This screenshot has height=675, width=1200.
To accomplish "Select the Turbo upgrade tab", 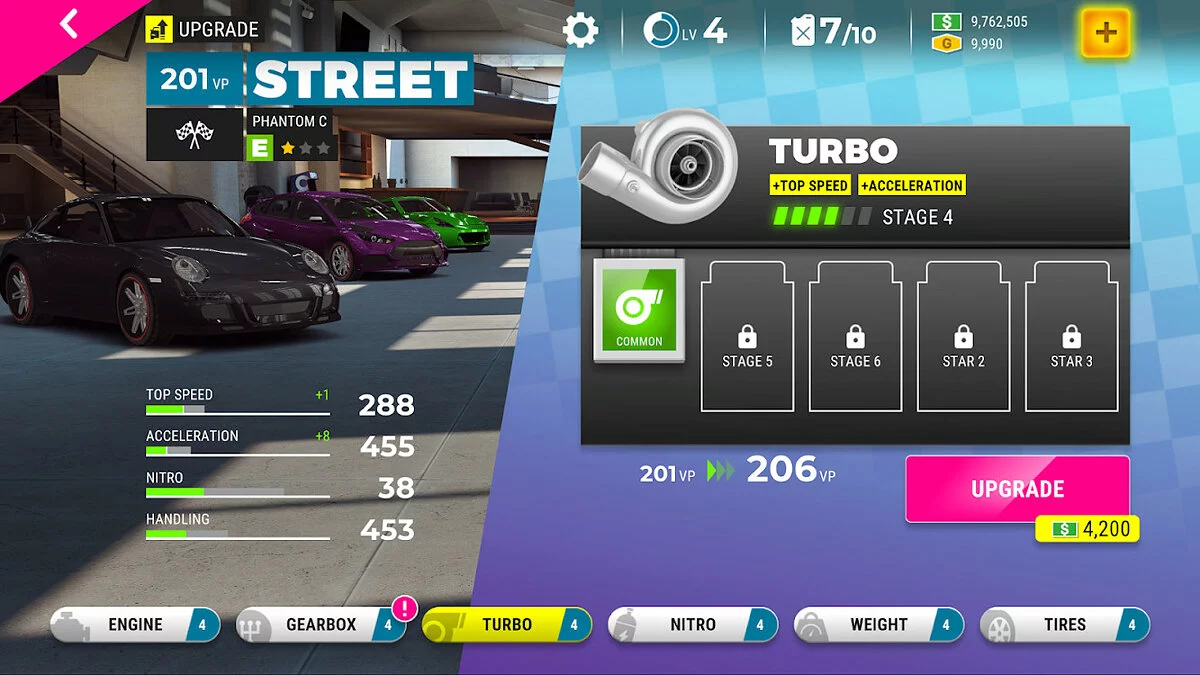I will coord(507,625).
